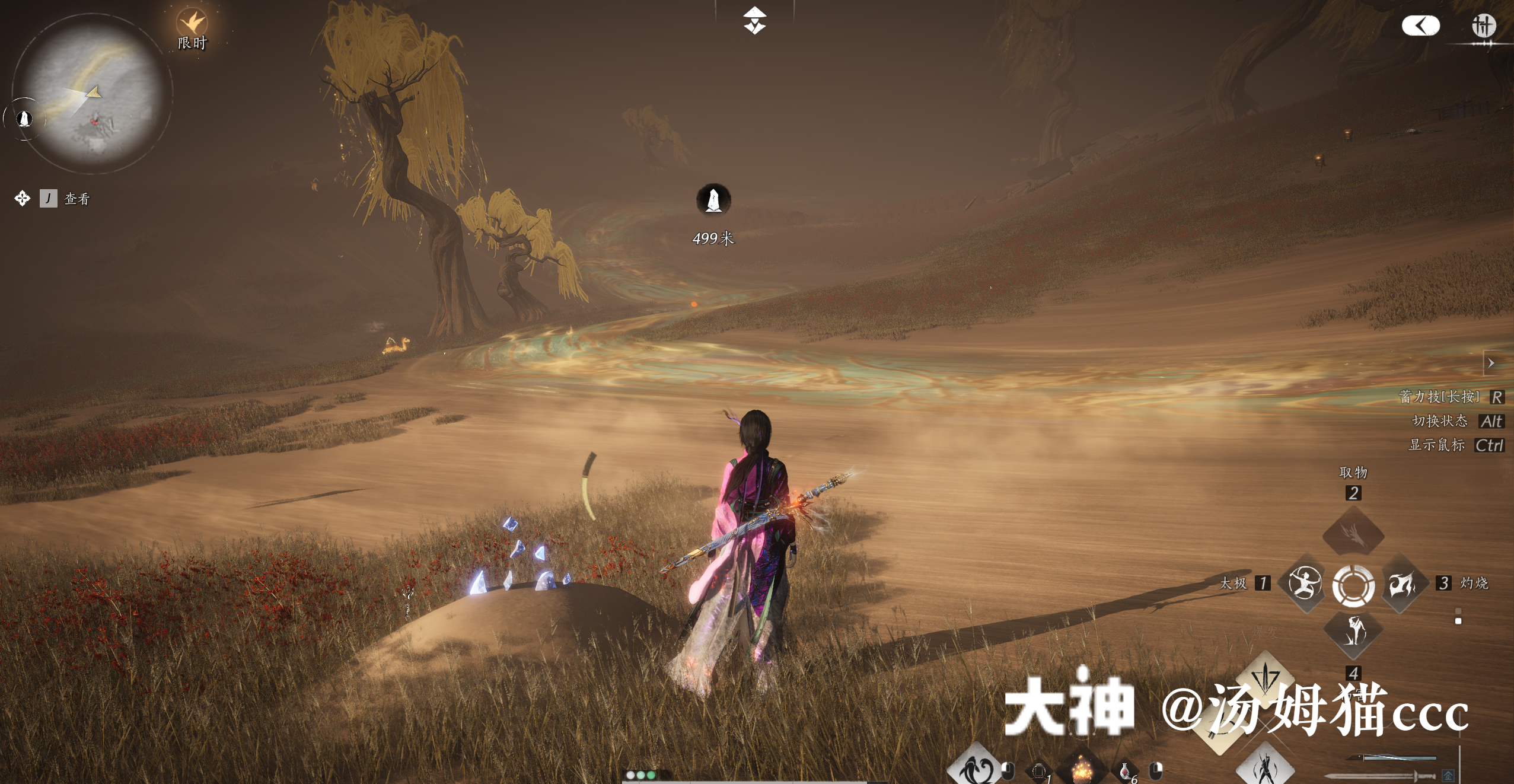Image resolution: width=1514 pixels, height=784 pixels.
Task: Click the up-down arrow indicator at top center
Action: point(755,21)
